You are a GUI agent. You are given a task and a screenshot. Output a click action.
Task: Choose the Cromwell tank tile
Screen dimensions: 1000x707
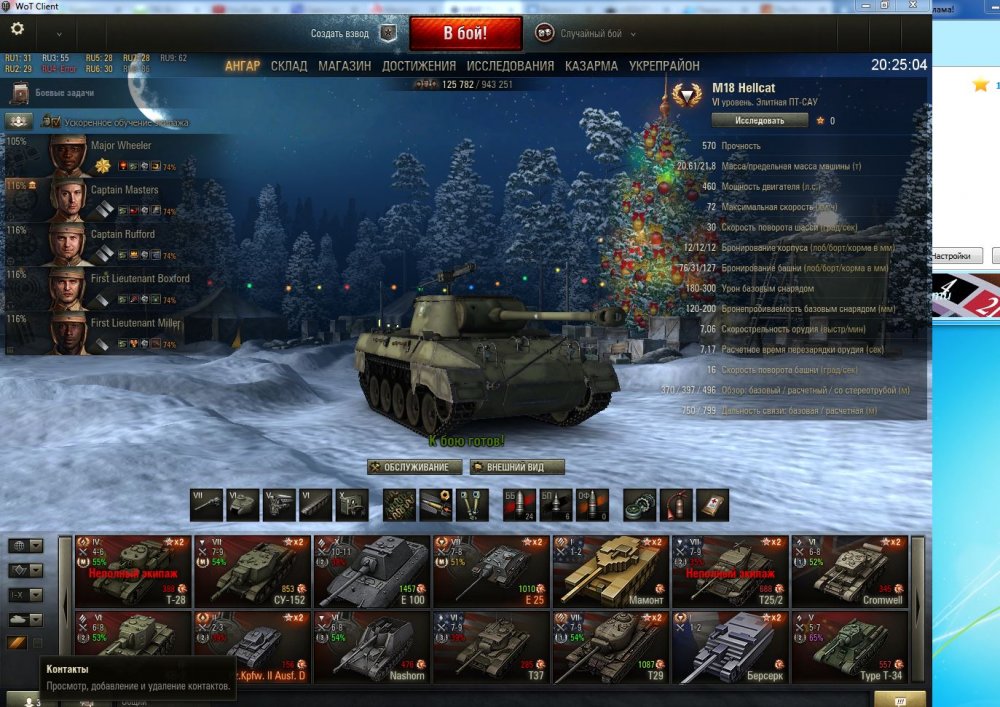click(x=850, y=571)
